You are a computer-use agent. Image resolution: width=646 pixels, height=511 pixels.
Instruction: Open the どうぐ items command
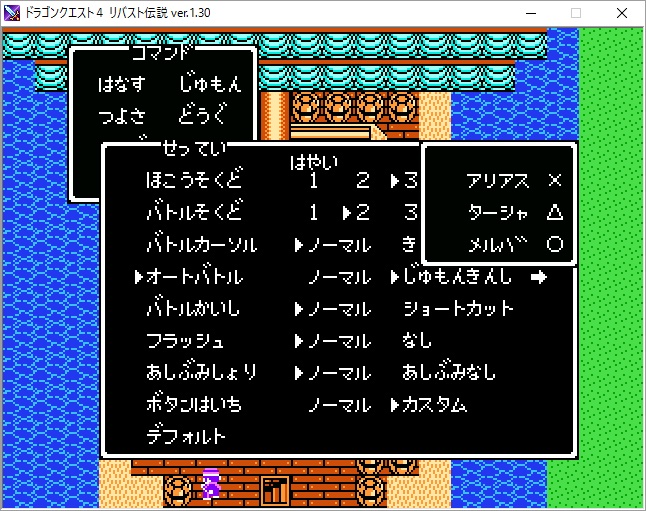[204, 116]
